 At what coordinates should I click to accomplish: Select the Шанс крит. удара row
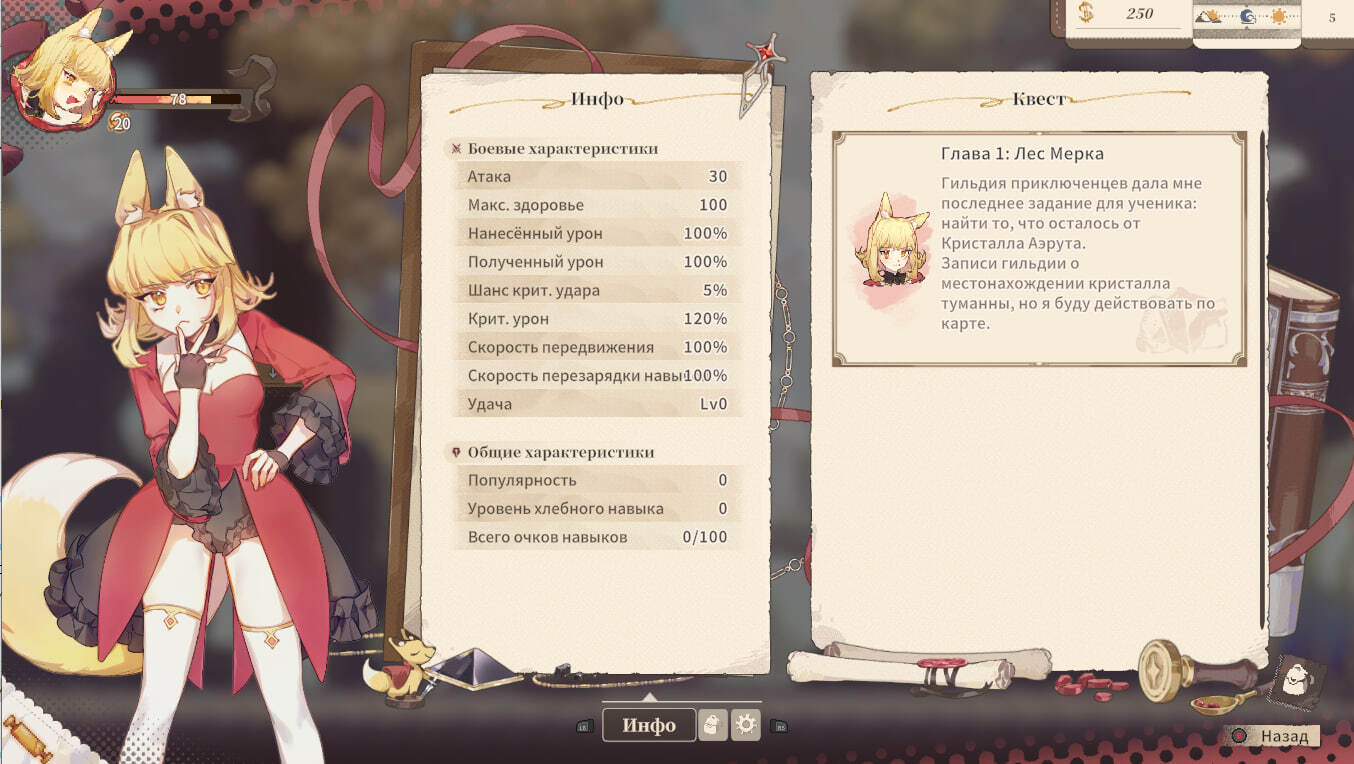pos(597,291)
